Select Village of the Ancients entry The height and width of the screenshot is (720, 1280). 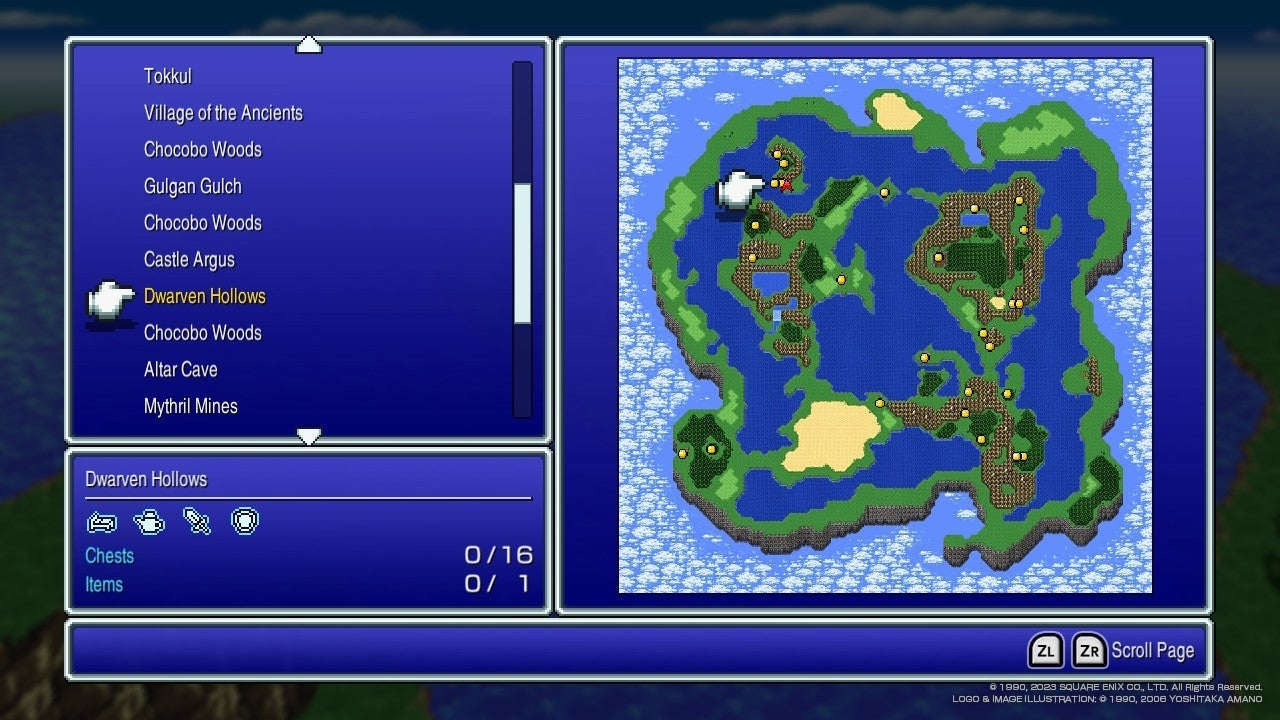[x=224, y=113]
